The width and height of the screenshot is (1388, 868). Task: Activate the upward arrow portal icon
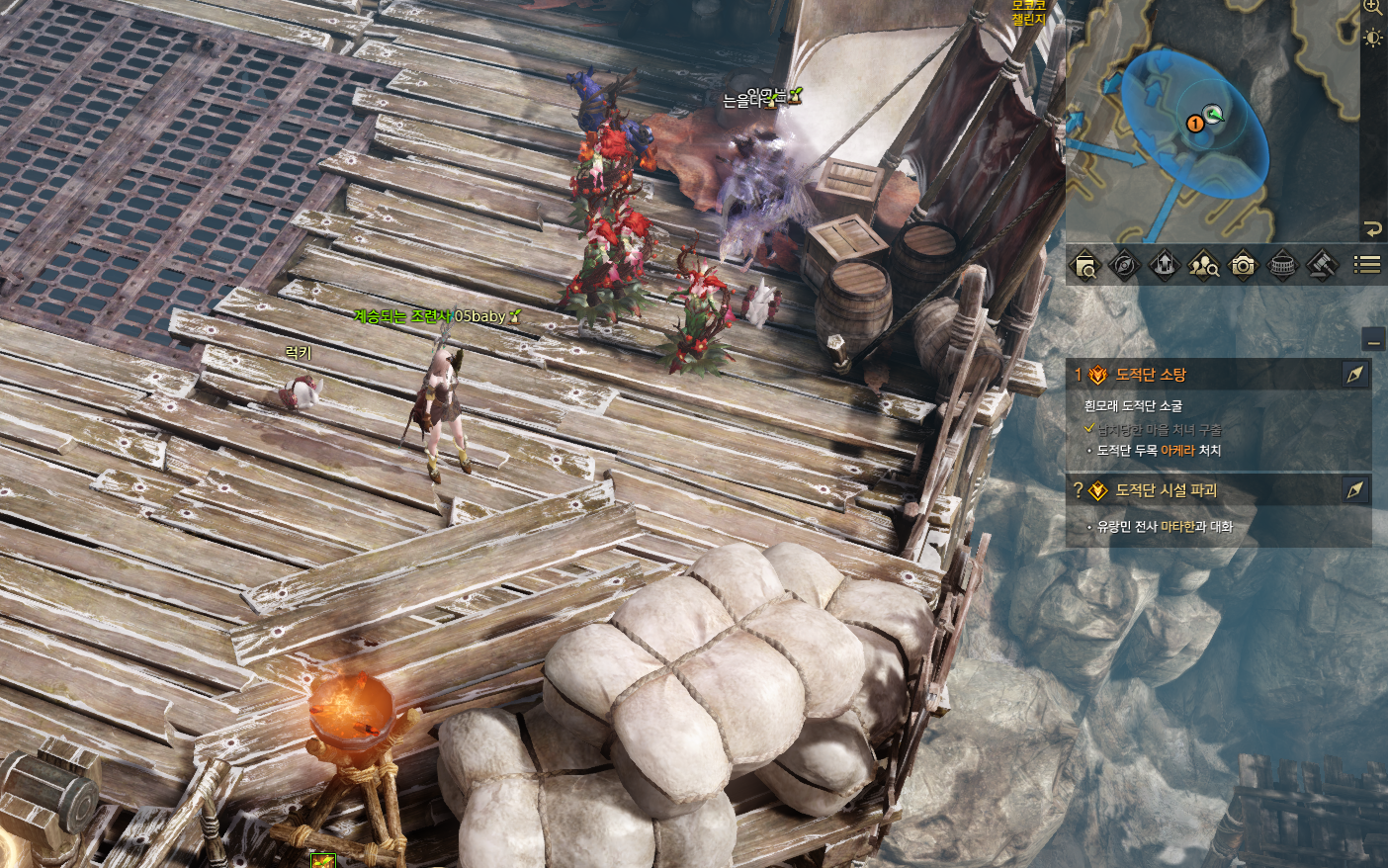coord(1165,265)
